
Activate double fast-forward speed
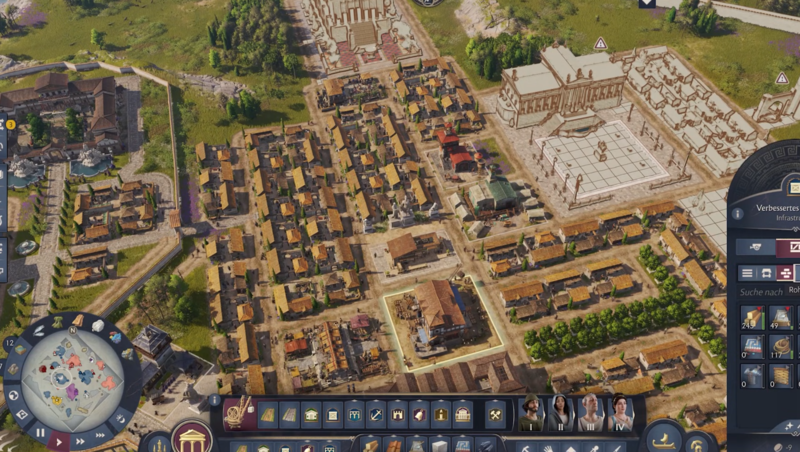(x=81, y=439)
